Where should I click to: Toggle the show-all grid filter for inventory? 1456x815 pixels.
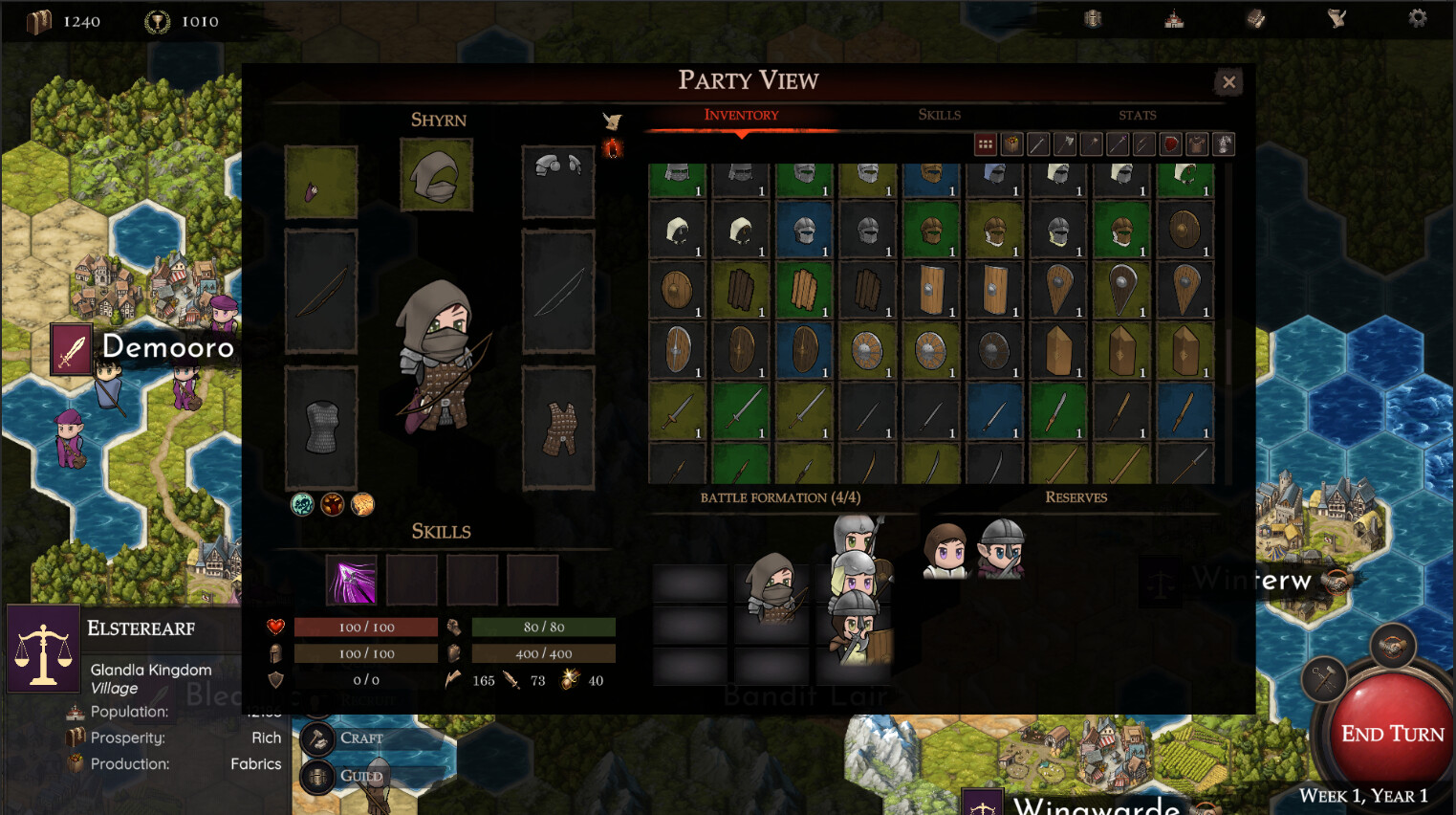986,143
